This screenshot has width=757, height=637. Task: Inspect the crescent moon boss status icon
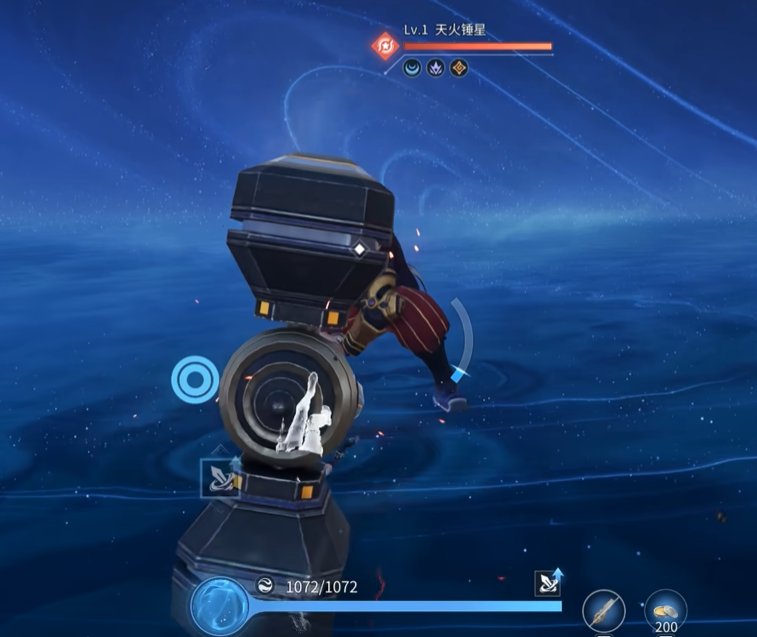tap(412, 68)
